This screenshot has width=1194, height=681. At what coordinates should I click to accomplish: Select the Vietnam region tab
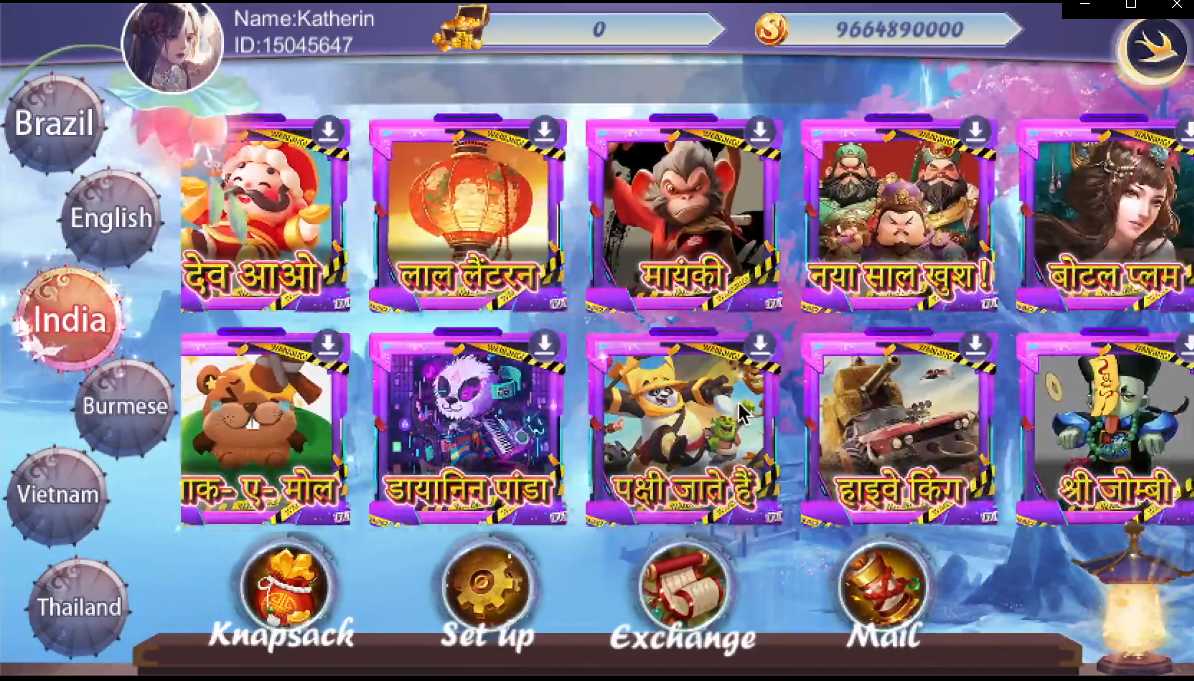(58, 495)
